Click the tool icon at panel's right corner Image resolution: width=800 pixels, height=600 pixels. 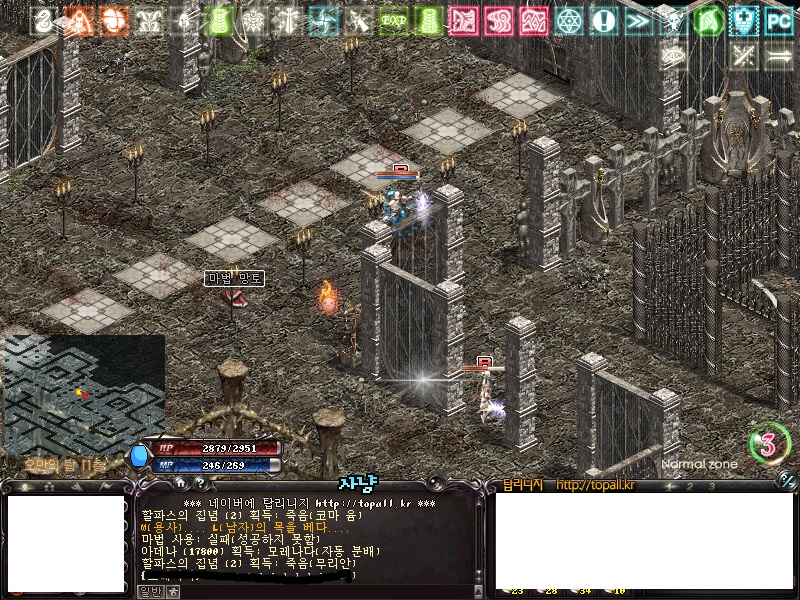click(787, 485)
